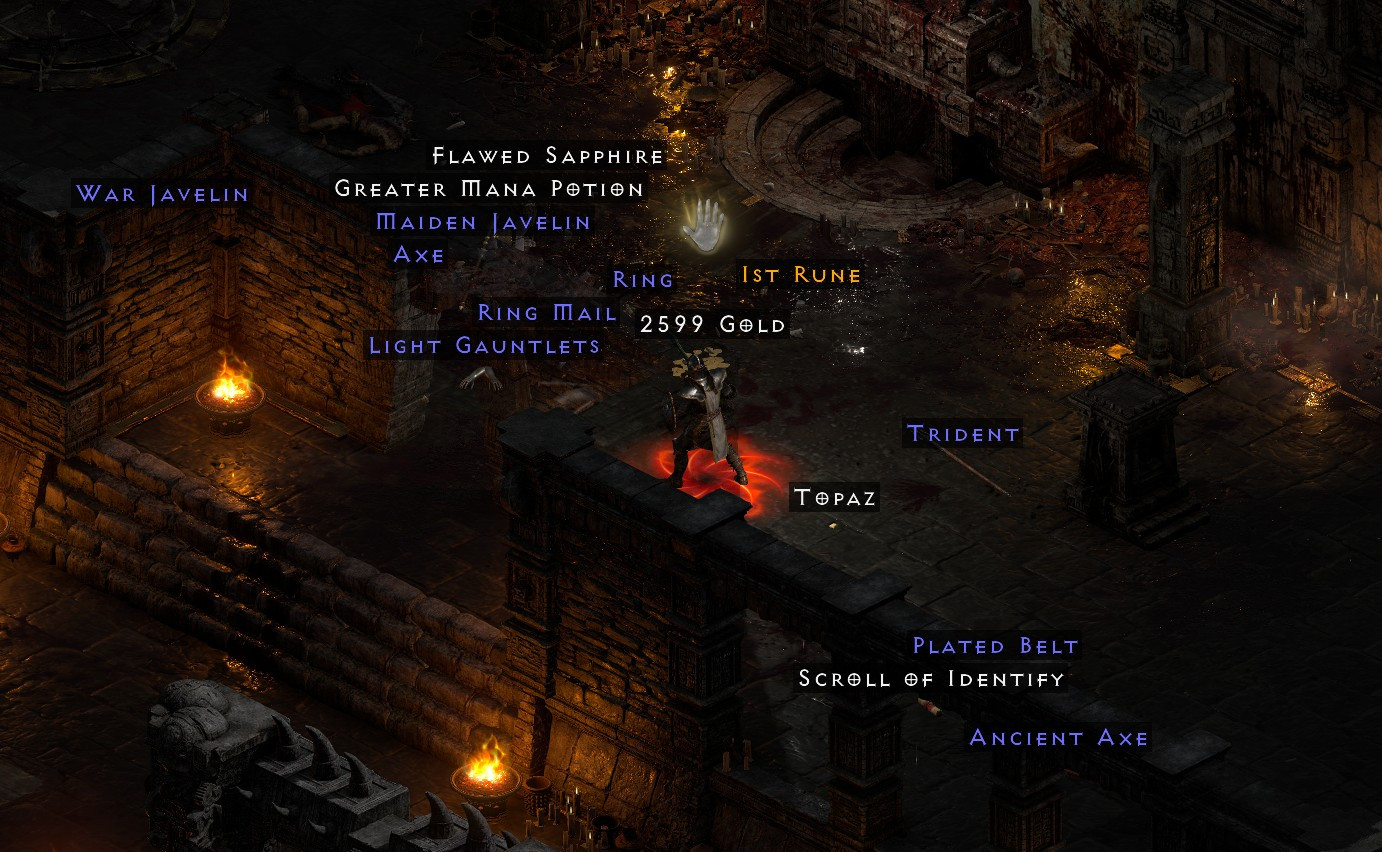Collect the 2599 Gold pile
The image size is (1382, 852).
point(712,323)
